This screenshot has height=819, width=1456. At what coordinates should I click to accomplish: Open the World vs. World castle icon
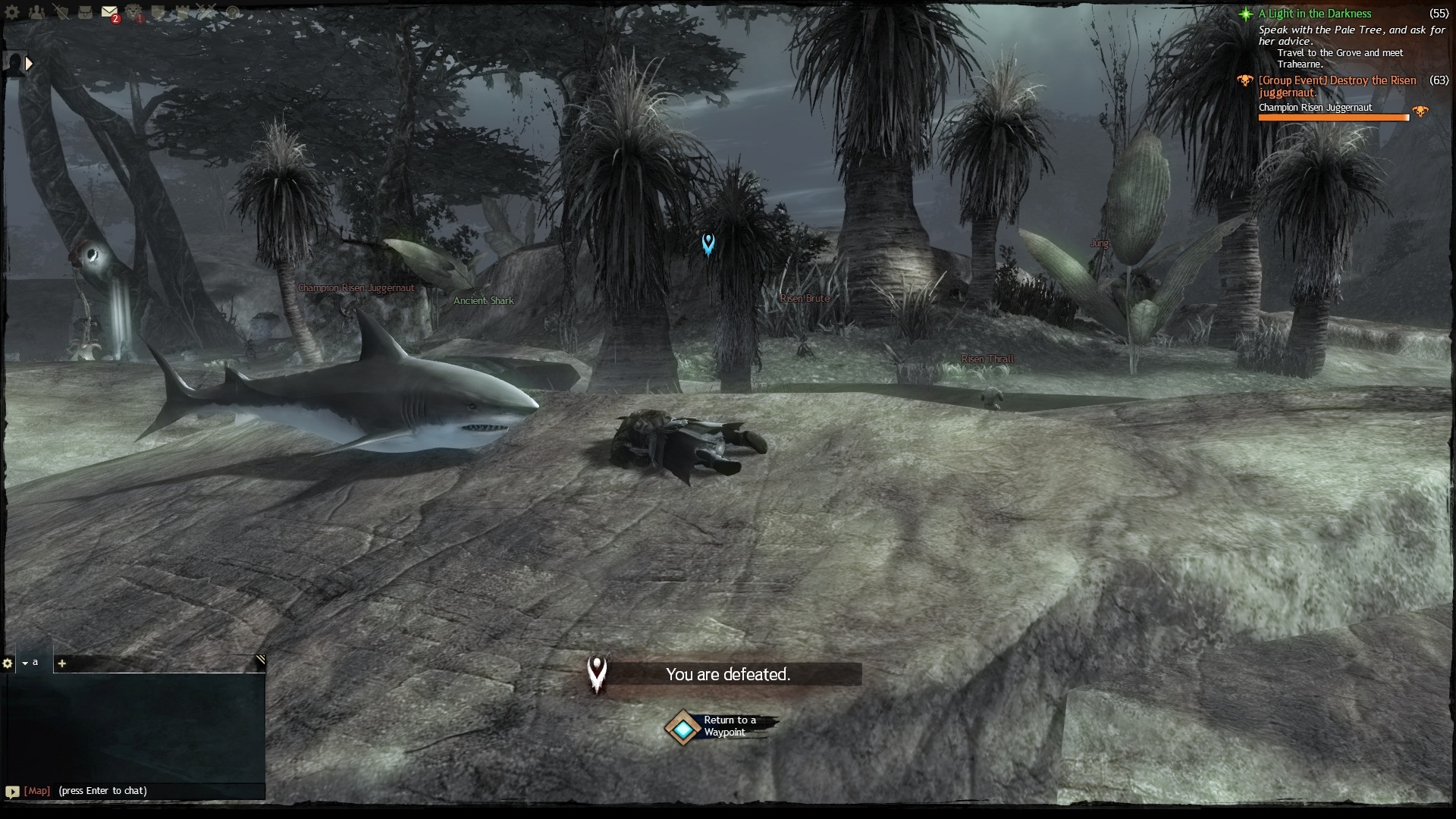click(x=183, y=13)
